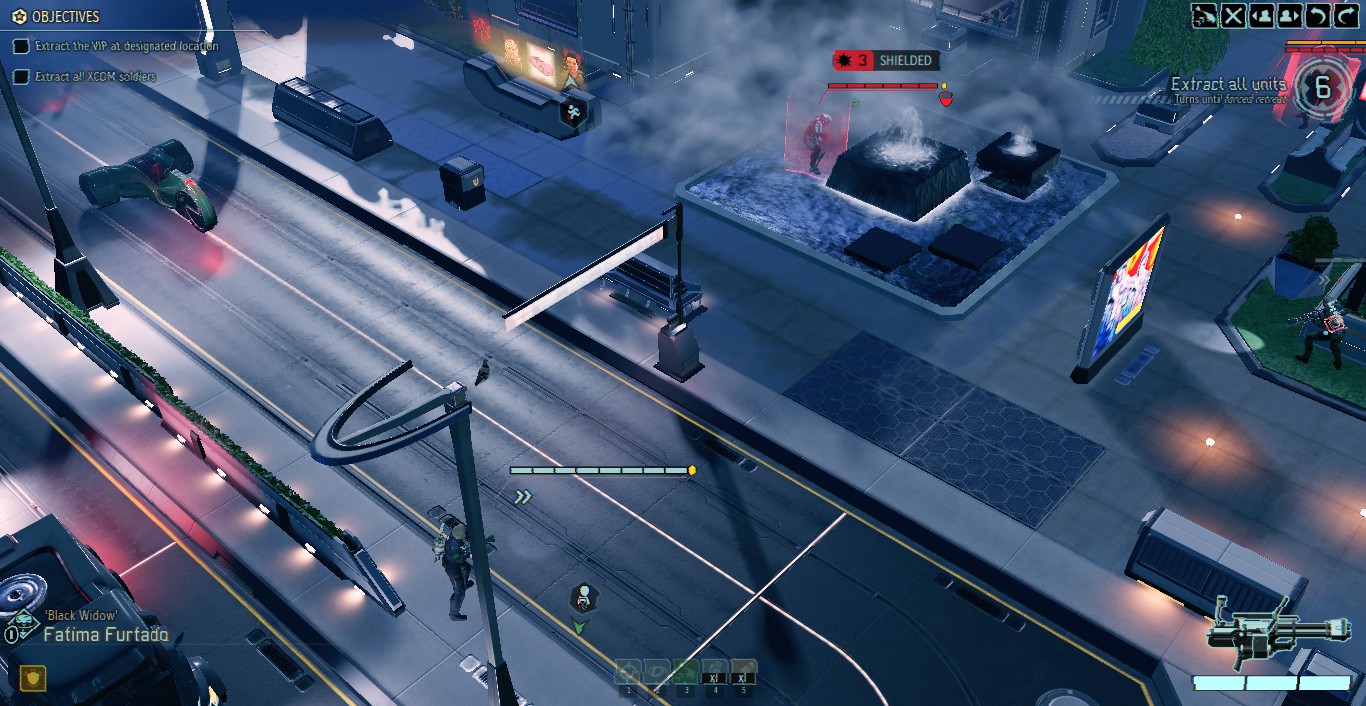The image size is (1366, 706).
Task: Select the previous soldier
Action: click(x=1262, y=15)
